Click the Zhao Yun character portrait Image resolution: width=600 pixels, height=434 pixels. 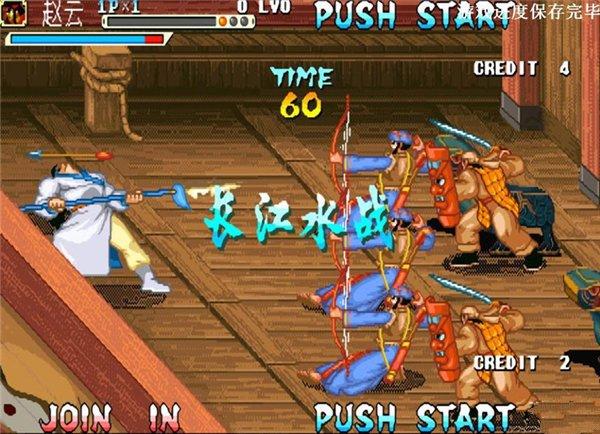(x=16, y=13)
